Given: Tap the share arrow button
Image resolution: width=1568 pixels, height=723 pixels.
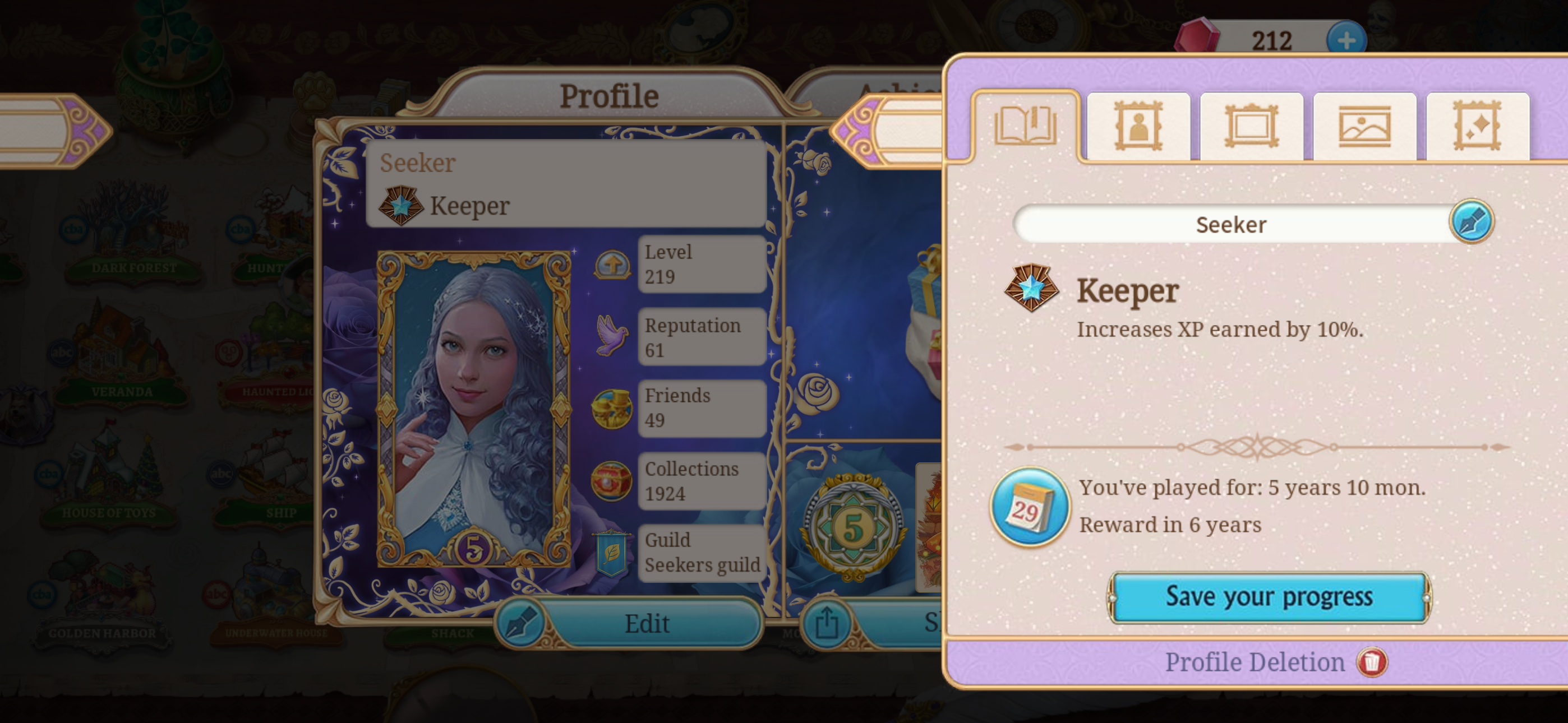Looking at the screenshot, I should point(826,623).
